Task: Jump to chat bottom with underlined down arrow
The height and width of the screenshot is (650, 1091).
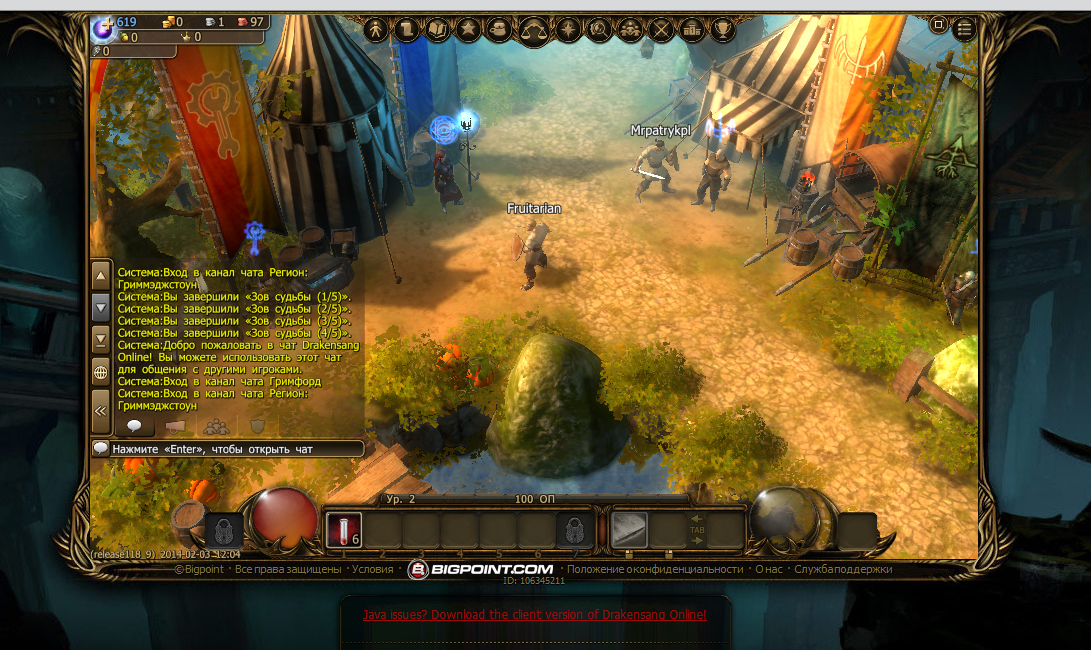Action: point(100,340)
